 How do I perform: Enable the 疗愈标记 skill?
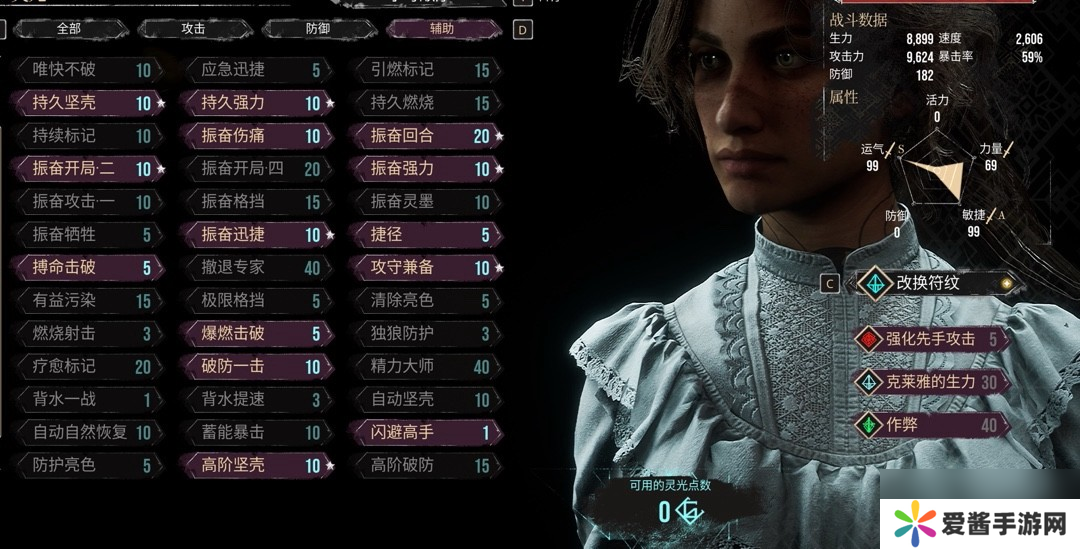coord(85,367)
